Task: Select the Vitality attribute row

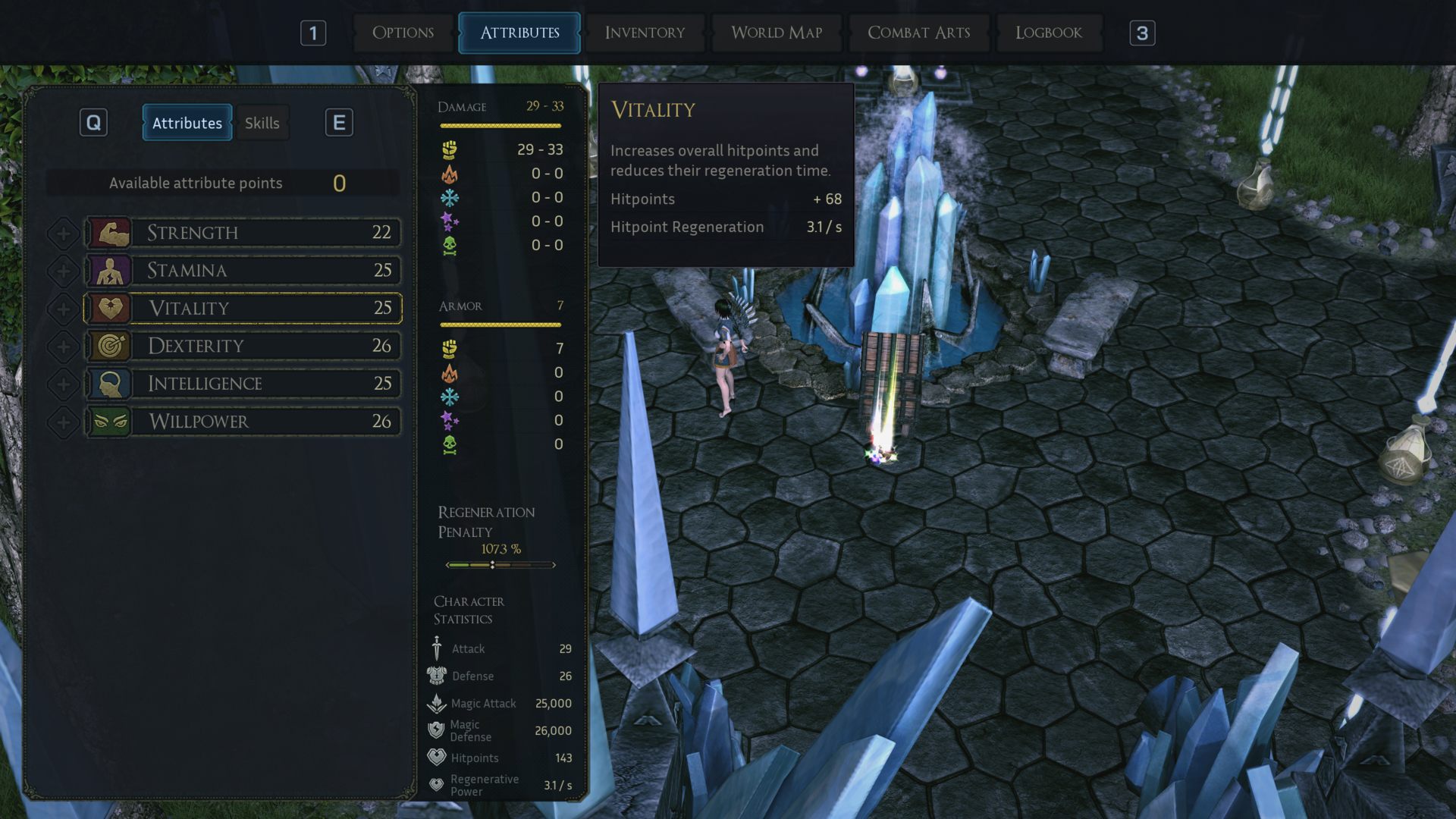Action: click(x=243, y=308)
